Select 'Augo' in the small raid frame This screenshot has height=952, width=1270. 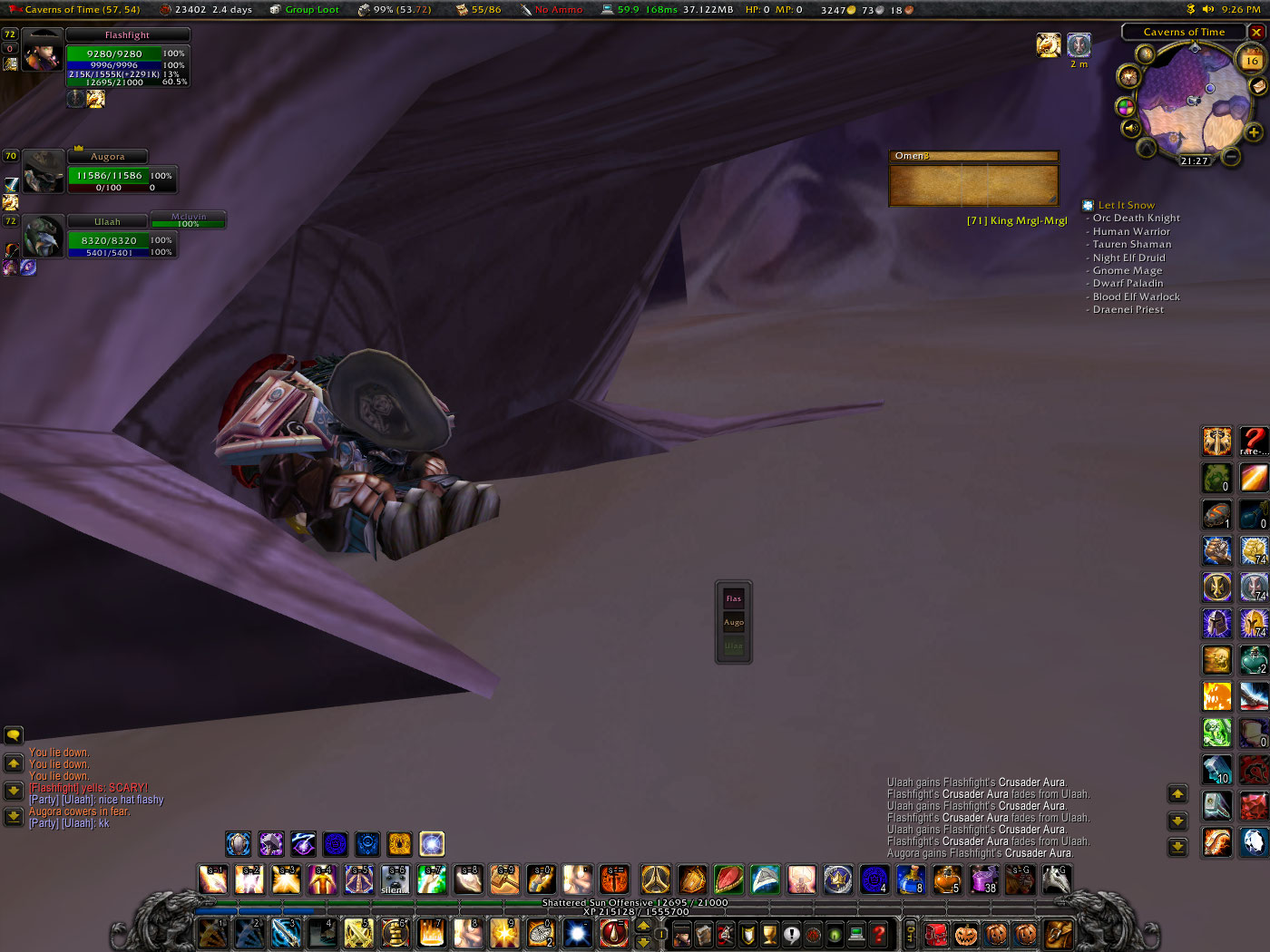click(734, 622)
